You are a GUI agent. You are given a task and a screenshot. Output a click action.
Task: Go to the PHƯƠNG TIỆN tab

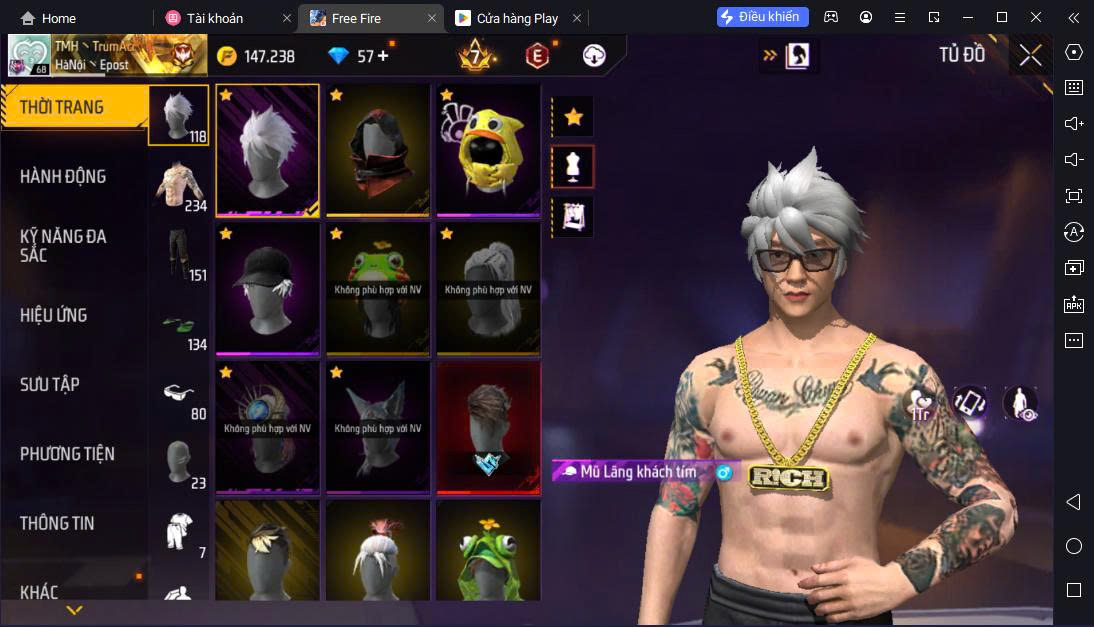pos(67,454)
